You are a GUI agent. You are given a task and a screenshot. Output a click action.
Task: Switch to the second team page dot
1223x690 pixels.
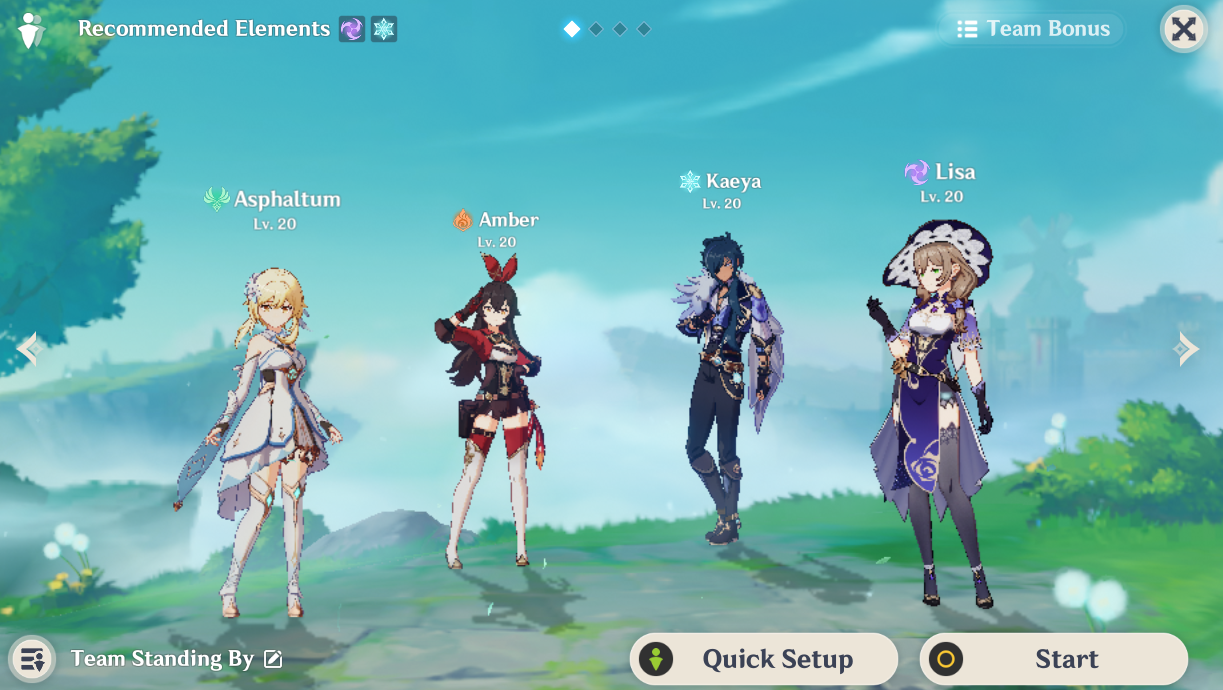click(596, 29)
